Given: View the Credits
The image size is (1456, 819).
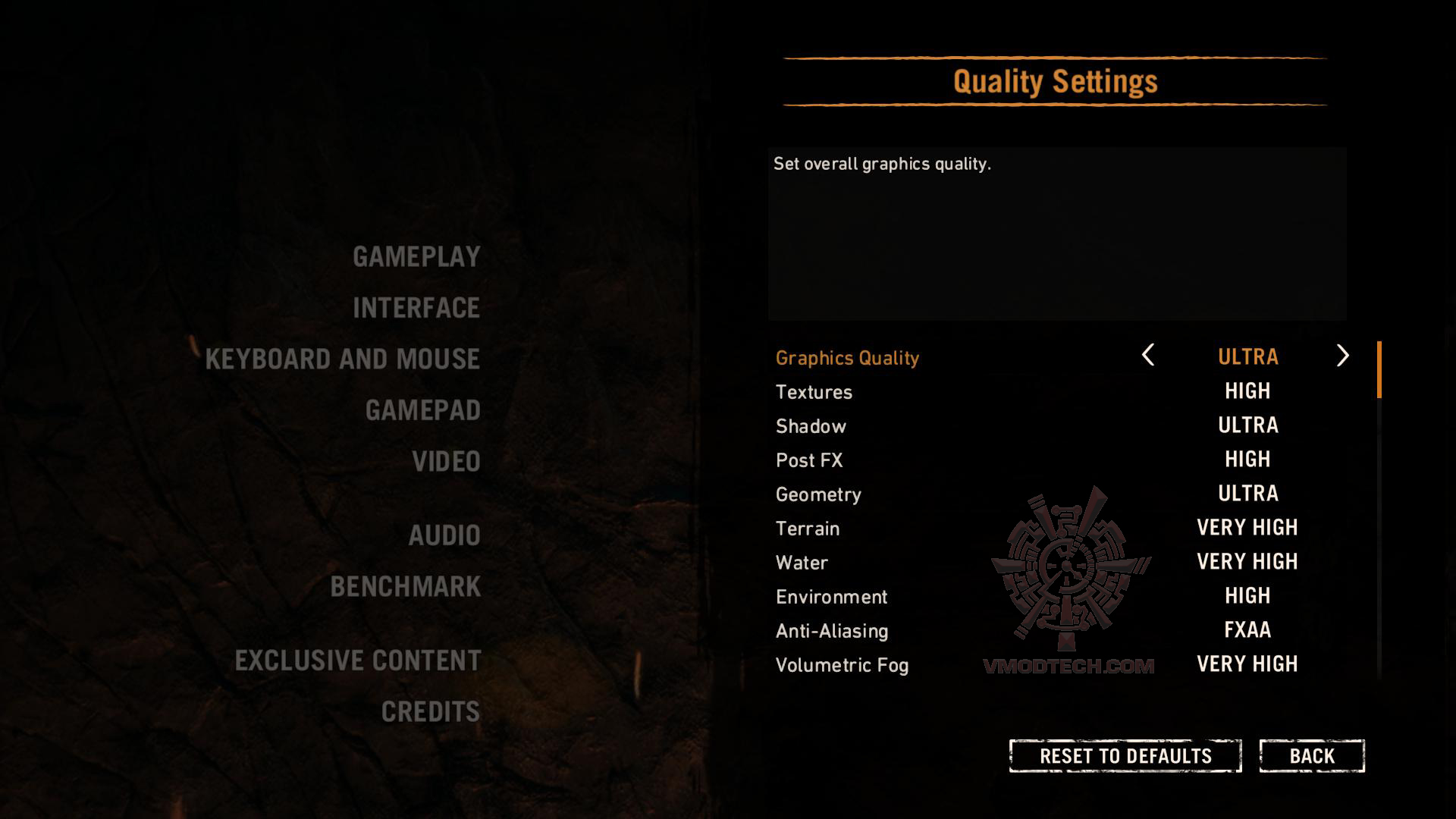Looking at the screenshot, I should (x=430, y=712).
